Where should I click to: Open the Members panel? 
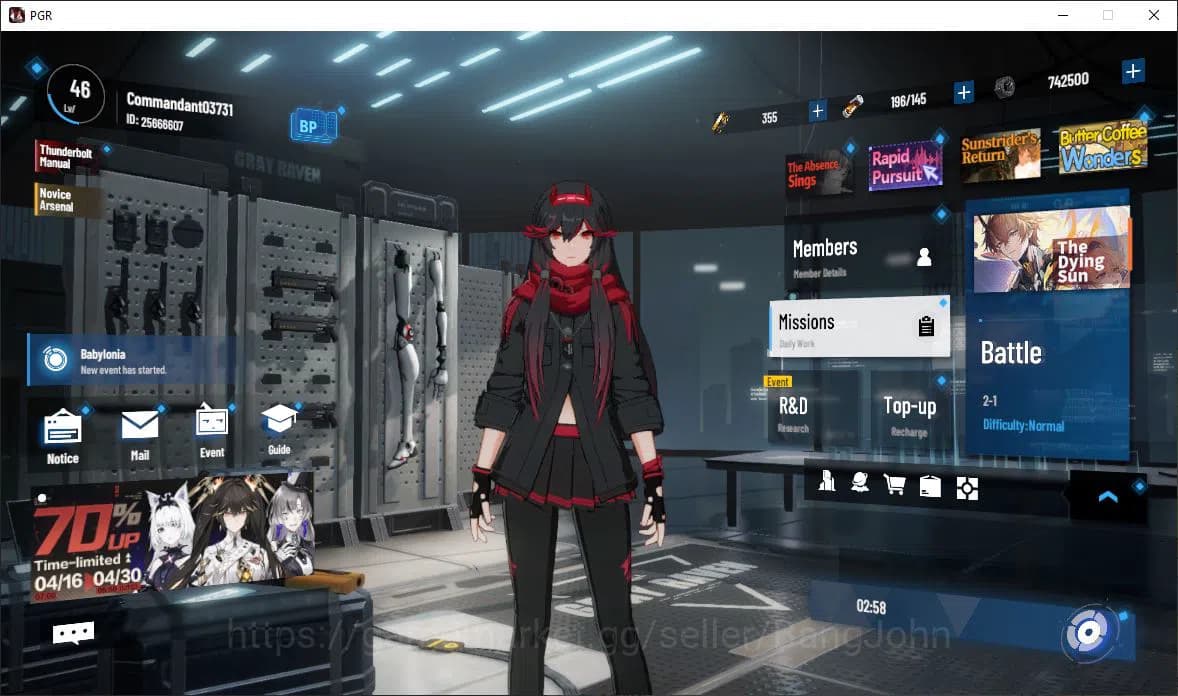(x=862, y=254)
